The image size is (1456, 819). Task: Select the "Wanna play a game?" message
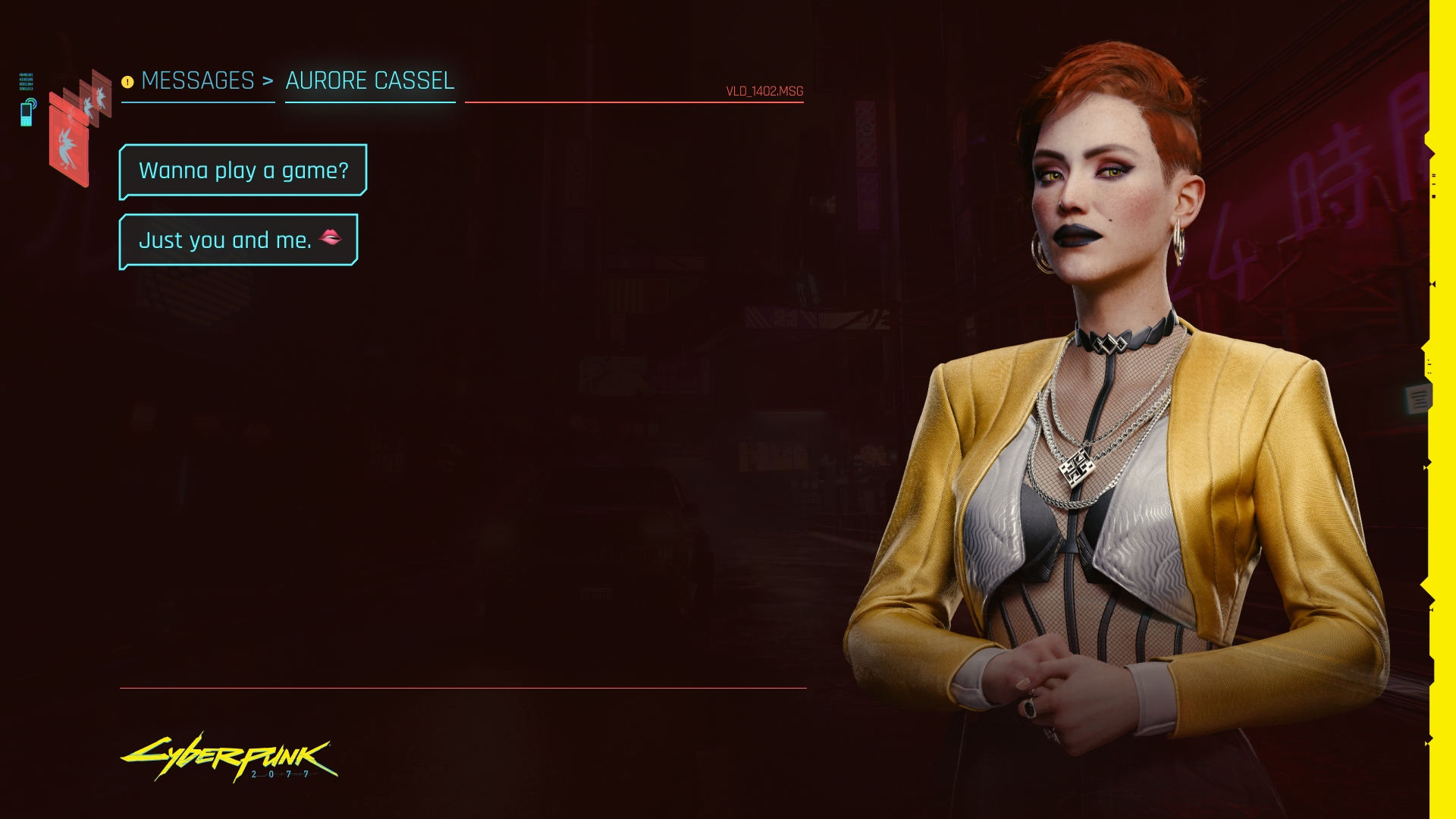click(243, 171)
